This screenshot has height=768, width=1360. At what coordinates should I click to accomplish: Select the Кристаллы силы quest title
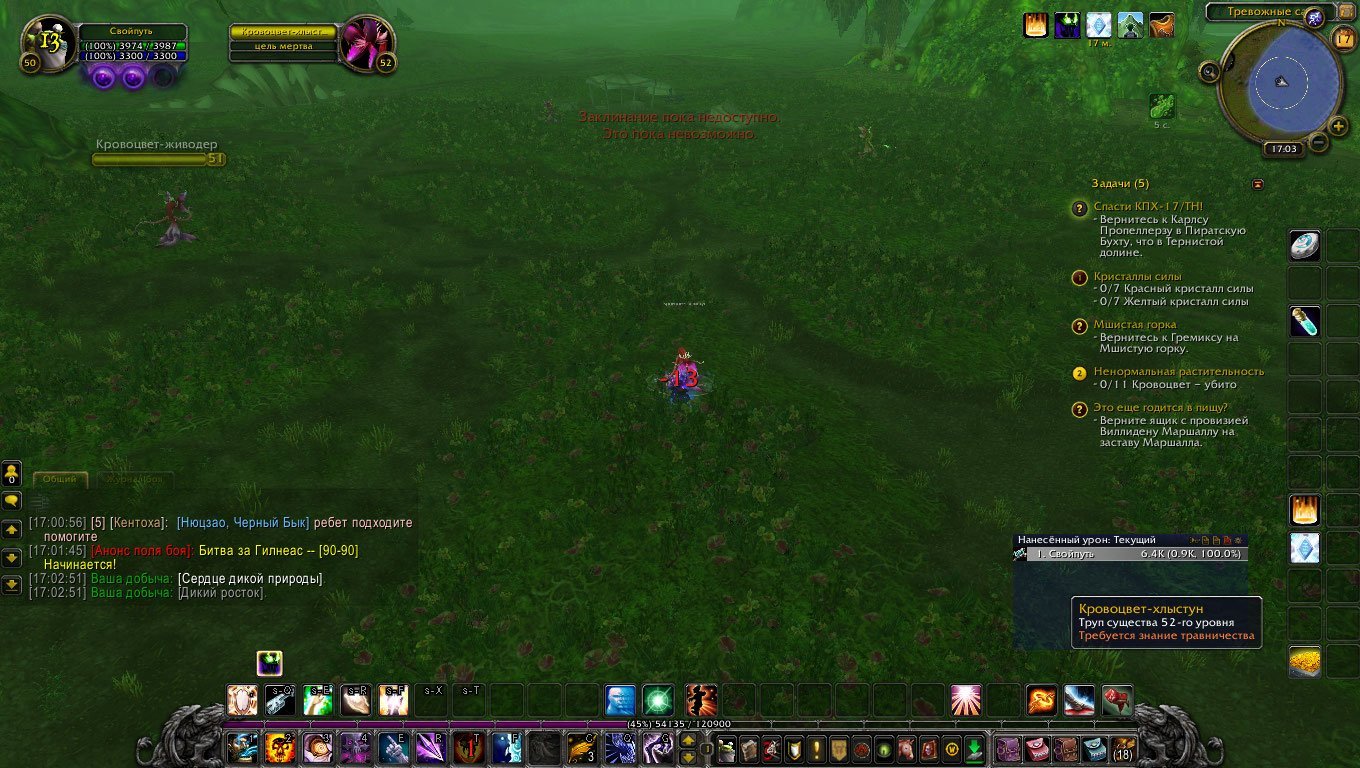(1137, 276)
